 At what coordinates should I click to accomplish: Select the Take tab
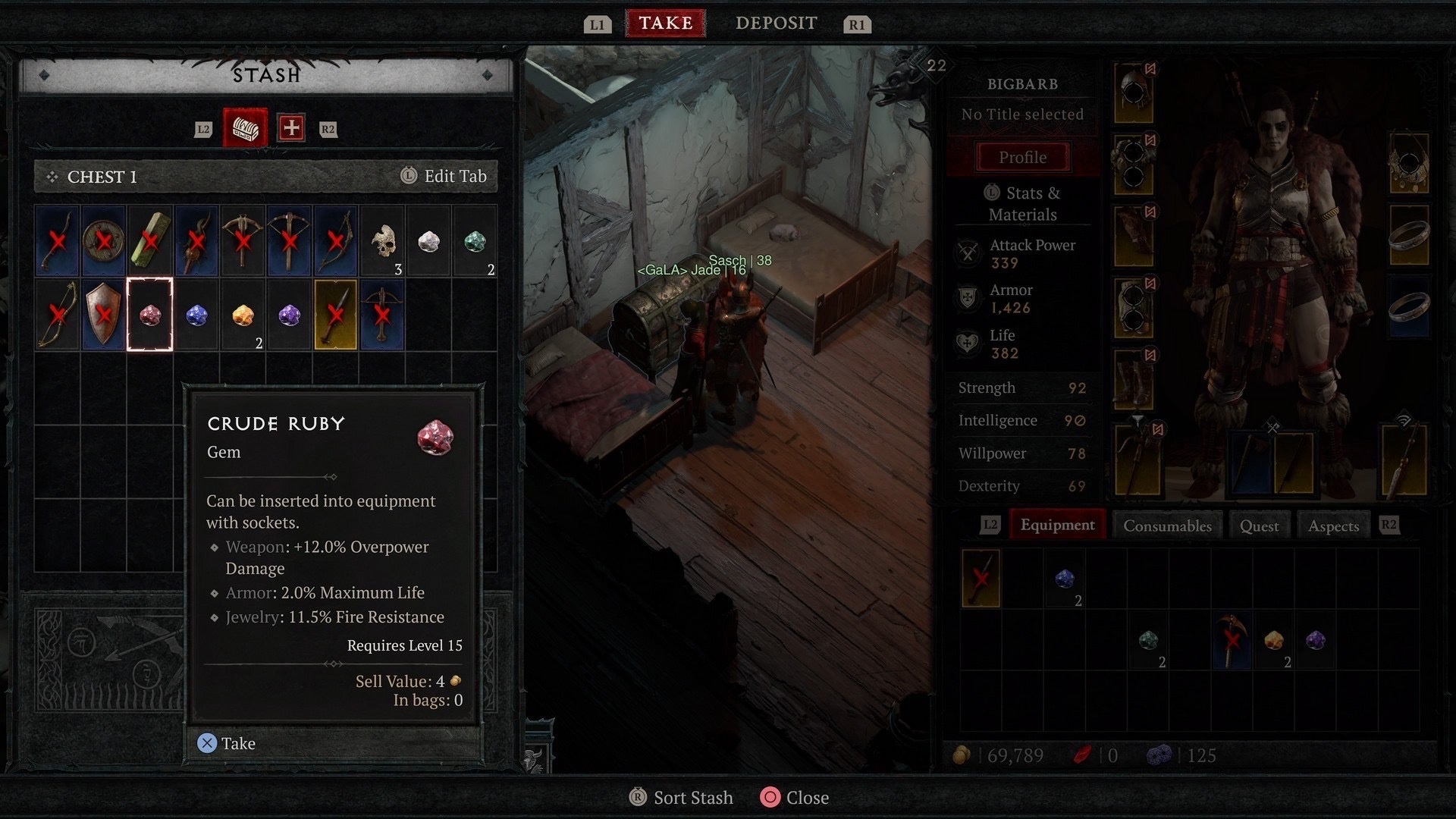(665, 24)
